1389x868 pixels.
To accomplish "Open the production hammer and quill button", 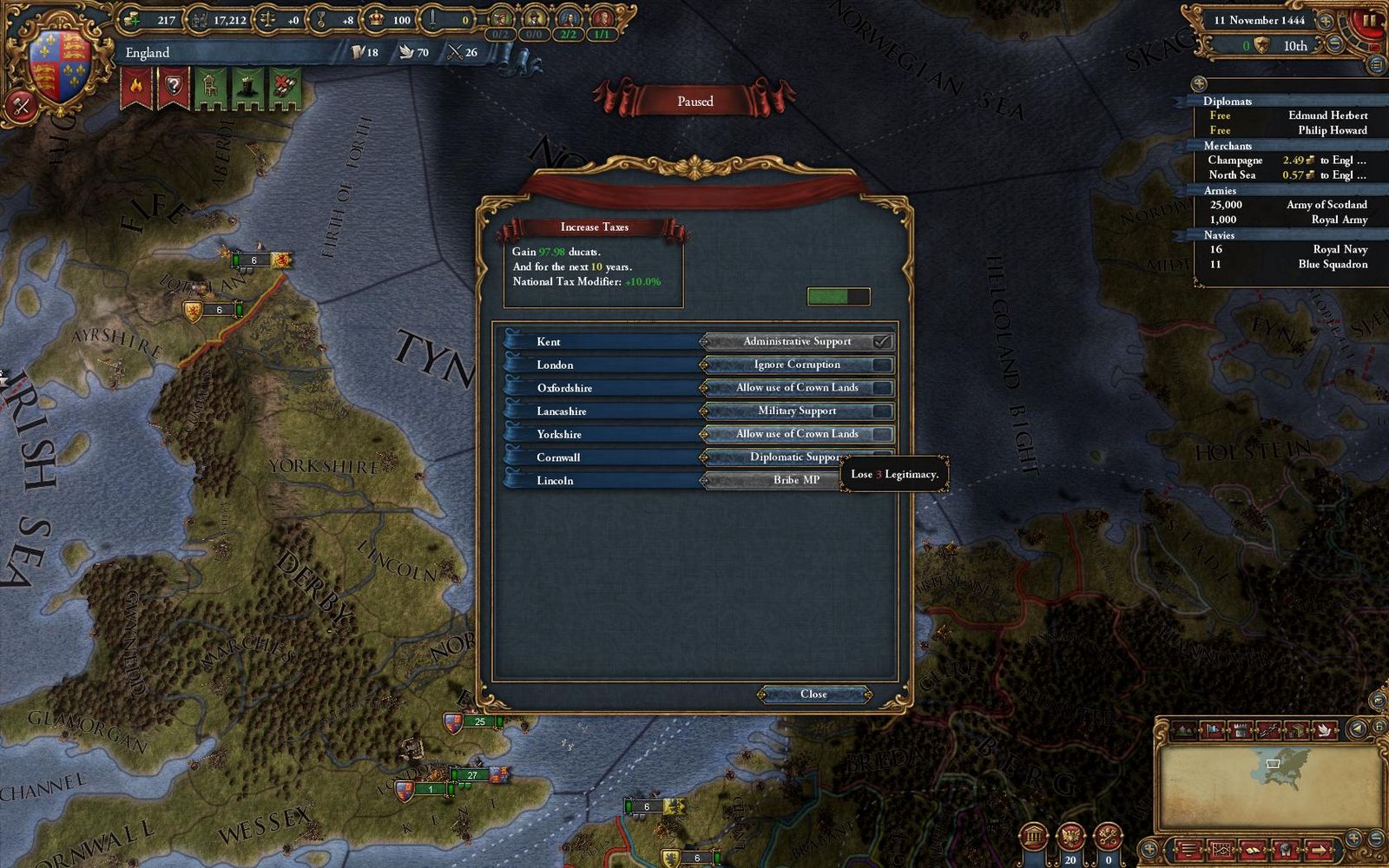I will 21,106.
